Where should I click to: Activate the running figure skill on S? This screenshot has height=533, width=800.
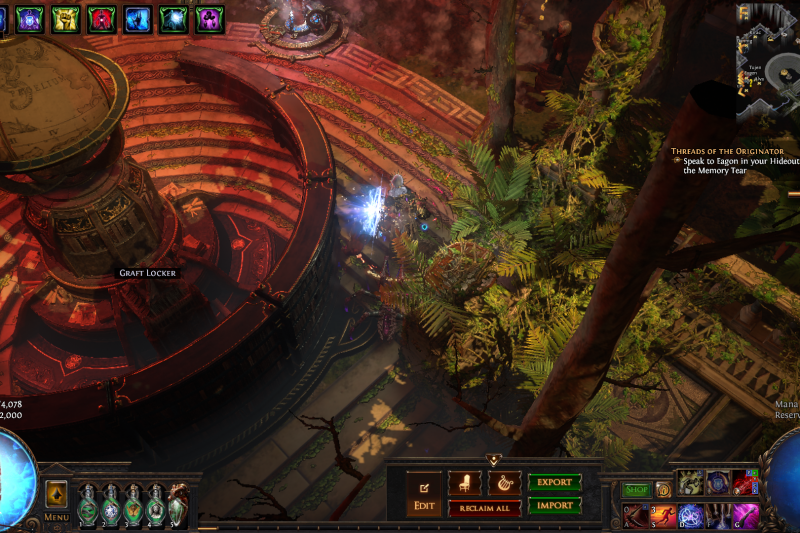point(664,516)
